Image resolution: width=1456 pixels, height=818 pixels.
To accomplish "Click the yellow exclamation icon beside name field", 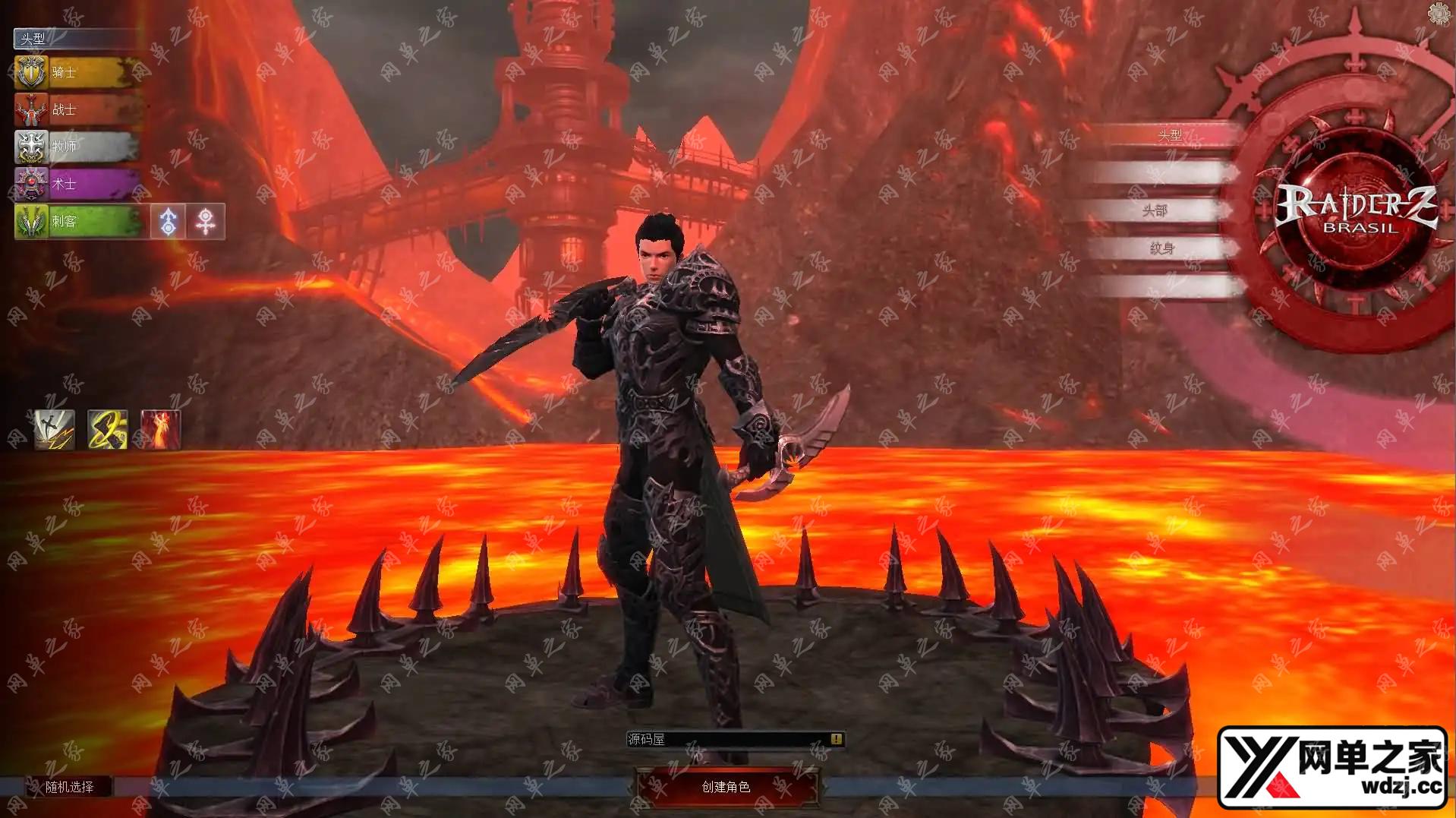I will 836,739.
